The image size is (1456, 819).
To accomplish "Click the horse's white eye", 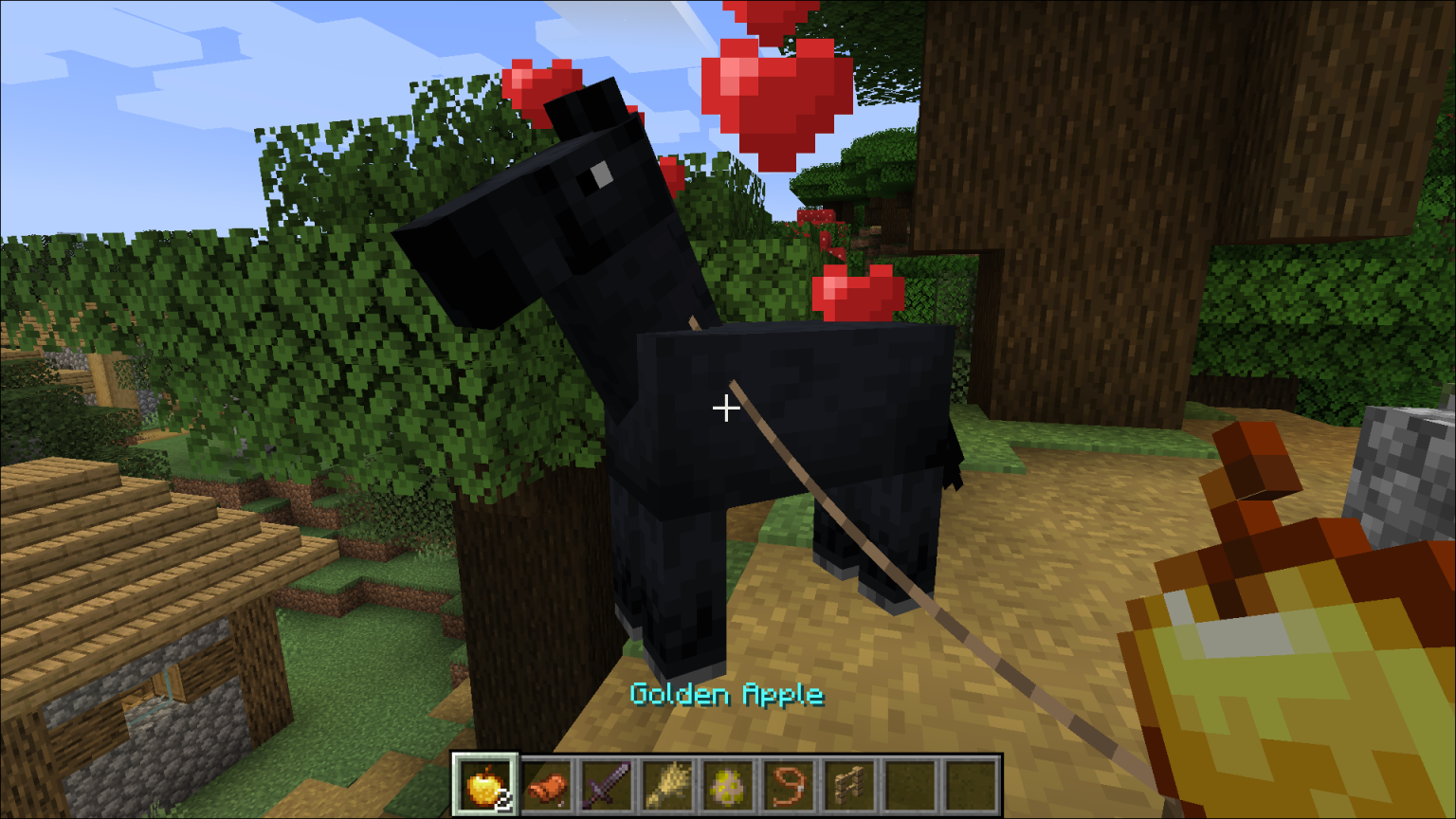I will click(600, 175).
